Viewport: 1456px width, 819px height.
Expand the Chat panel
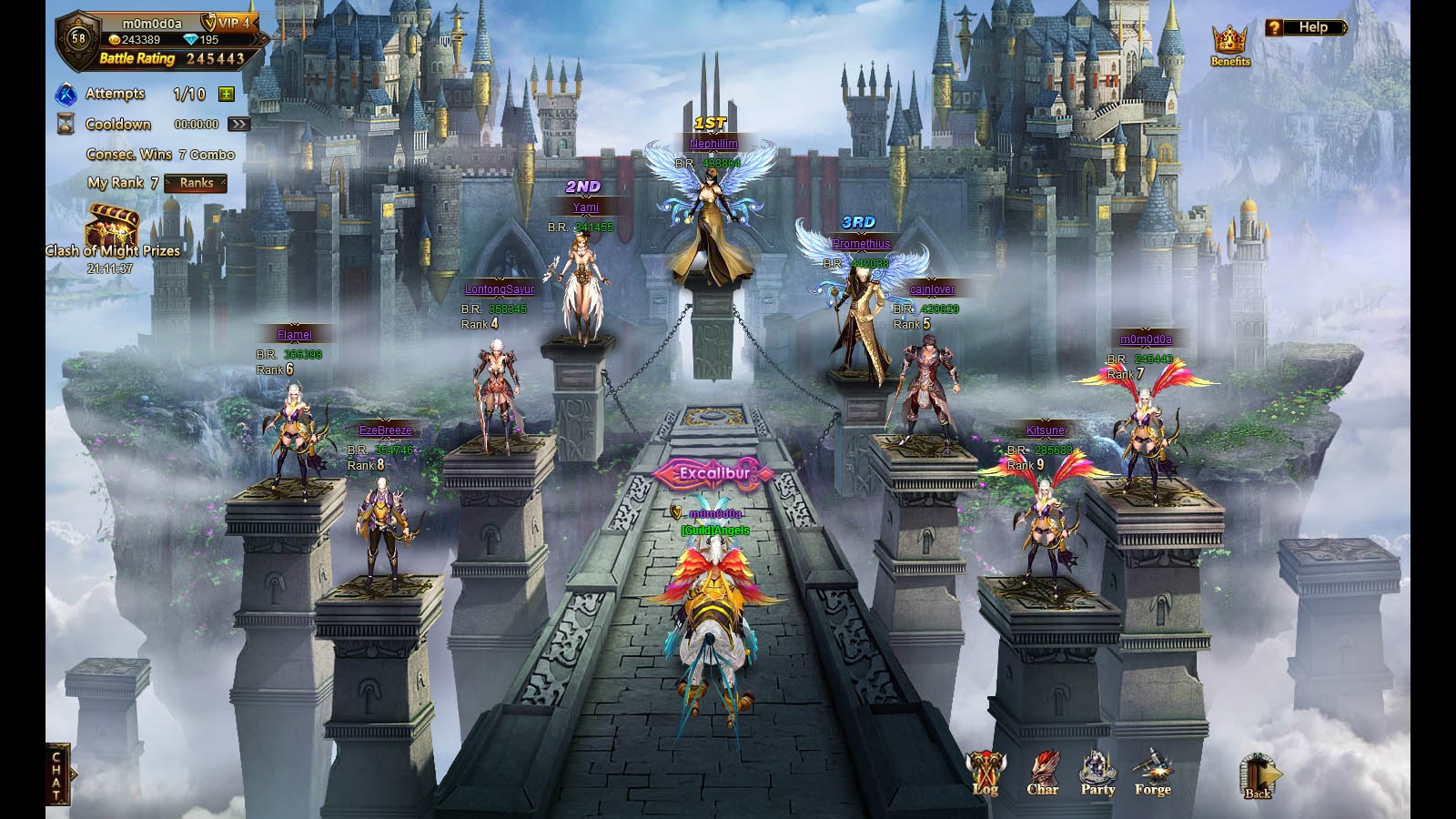57,775
